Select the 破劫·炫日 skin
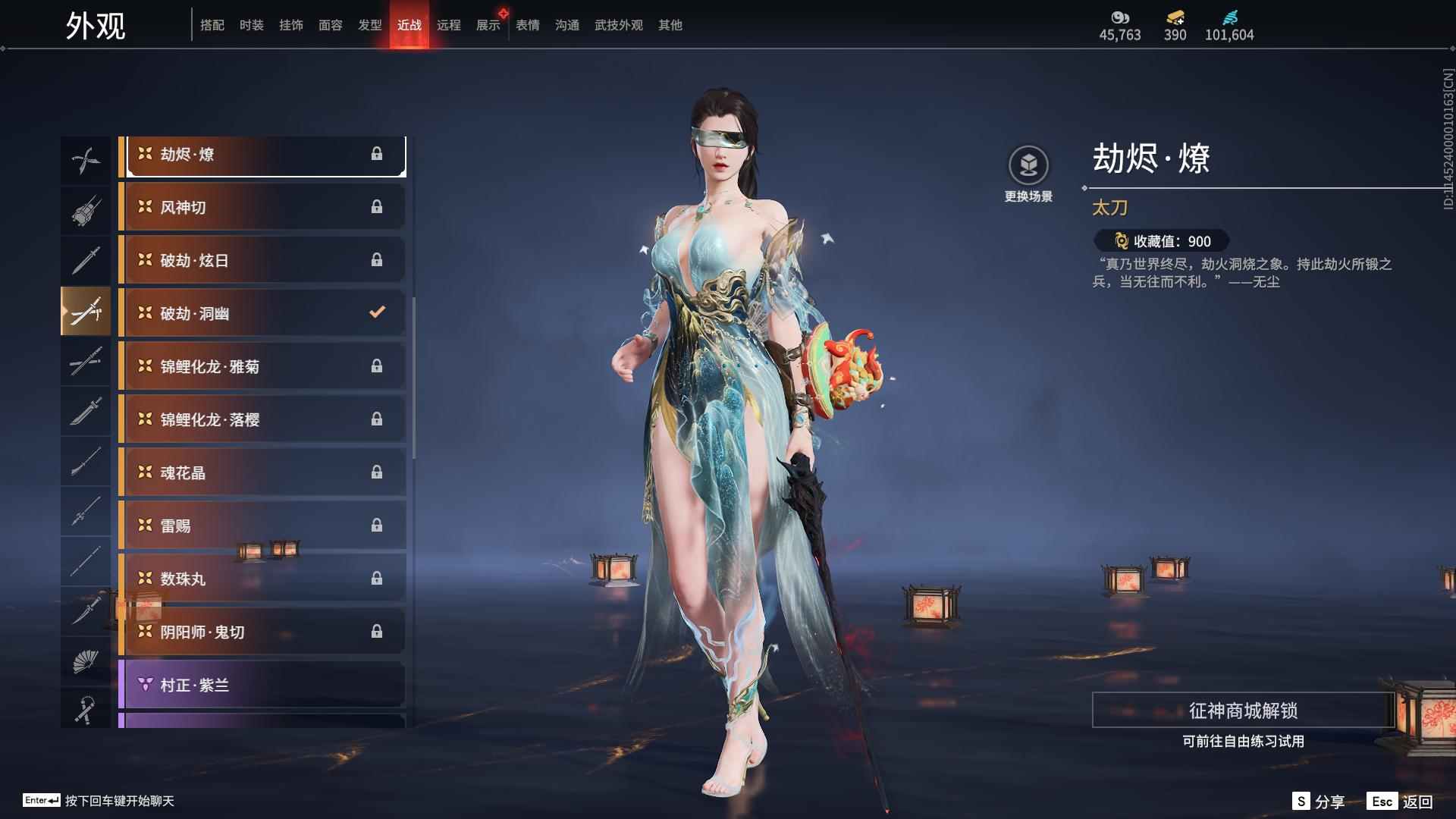 [262, 260]
